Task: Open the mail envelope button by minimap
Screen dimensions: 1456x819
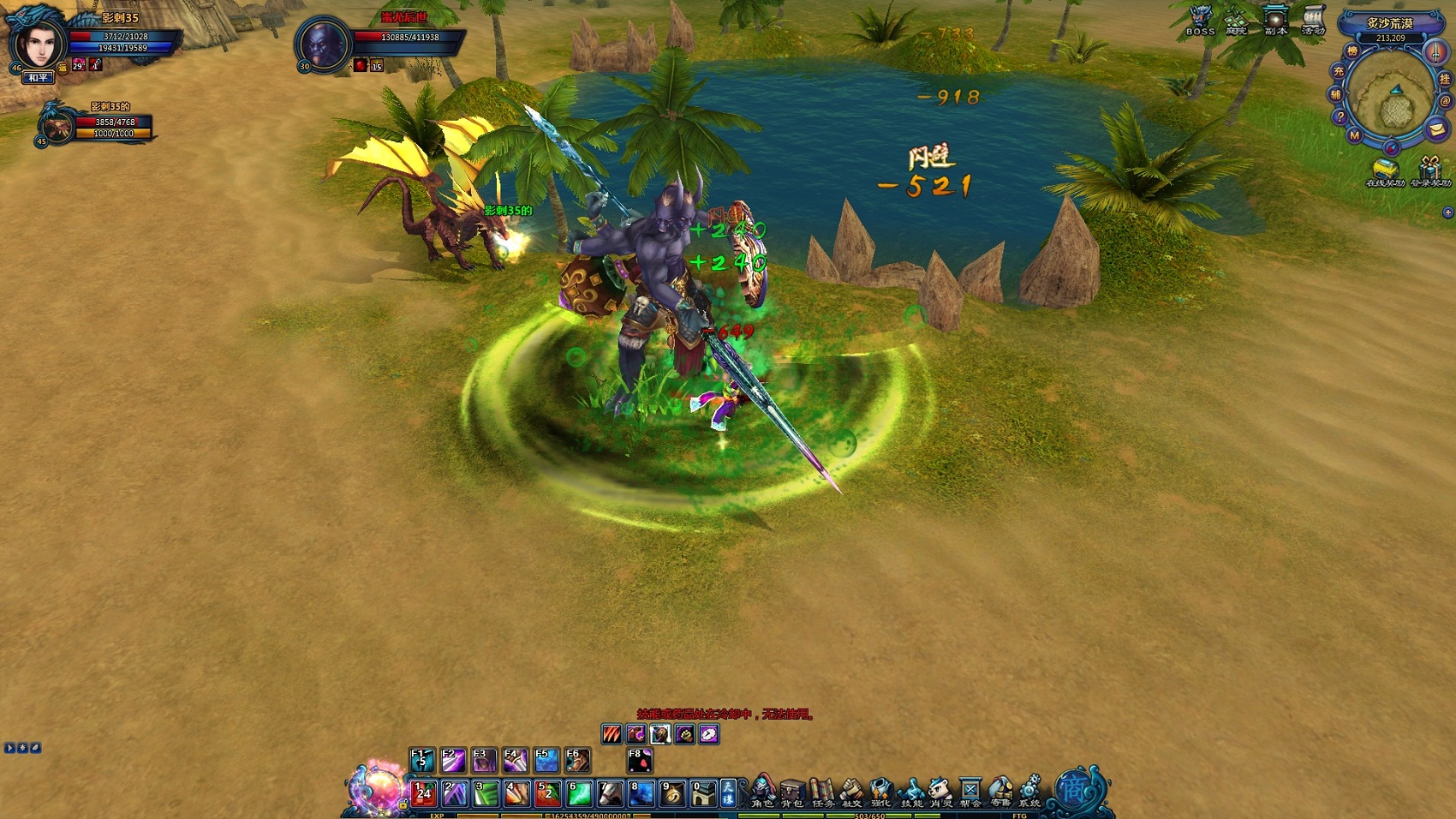Action: click(1436, 129)
